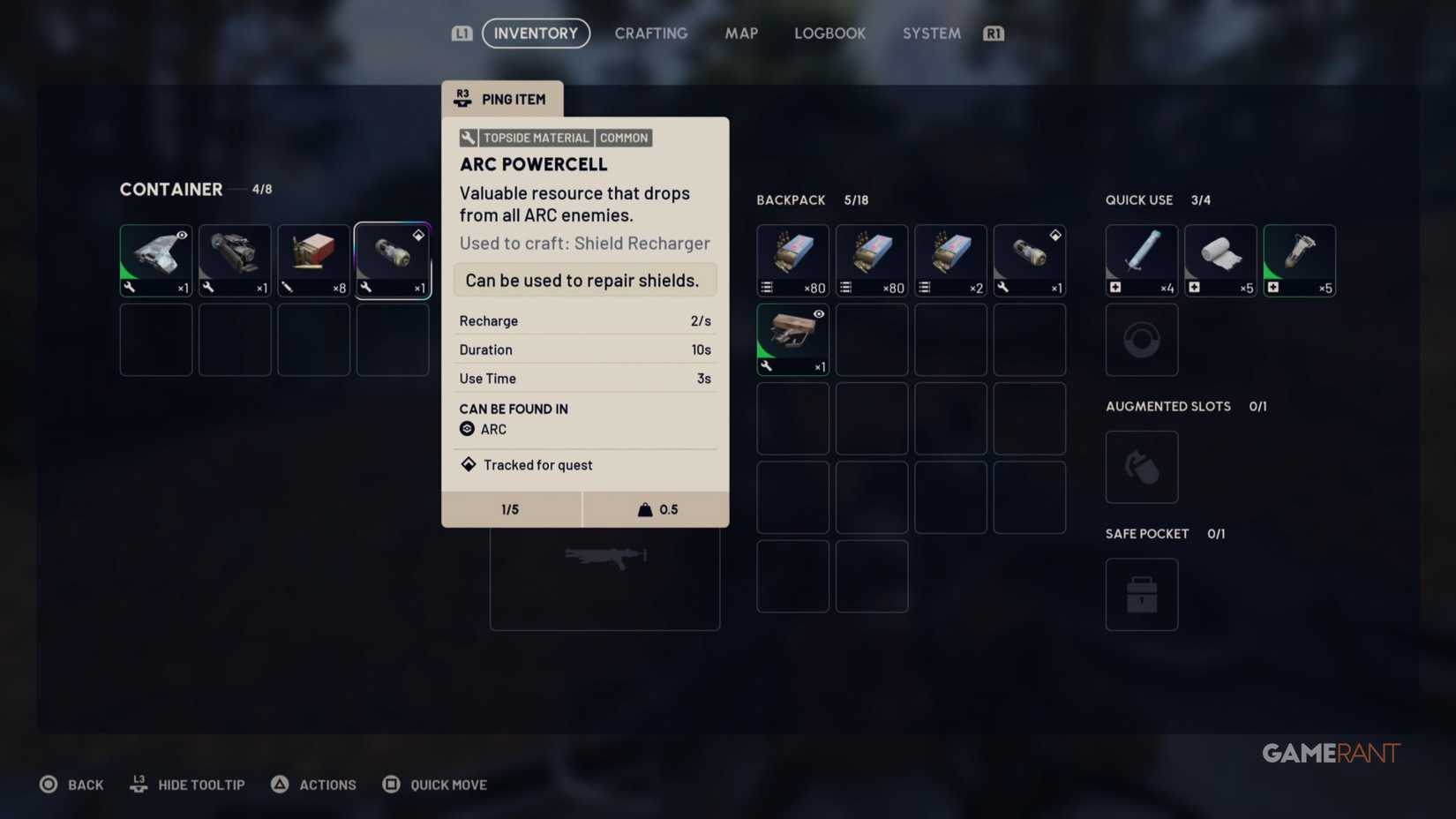Click the gadget wheel slot in Quick Use
This screenshot has width=1456, height=819.
point(1141,340)
